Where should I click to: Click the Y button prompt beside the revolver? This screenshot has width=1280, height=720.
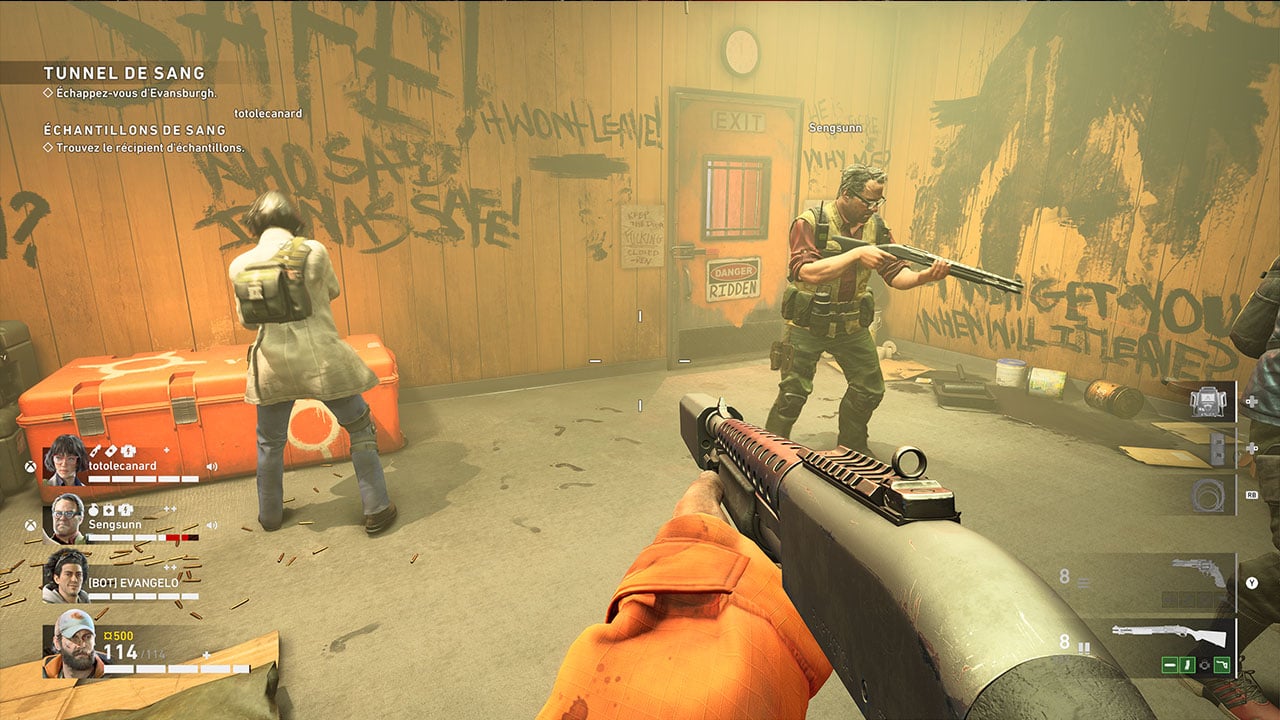1252,582
